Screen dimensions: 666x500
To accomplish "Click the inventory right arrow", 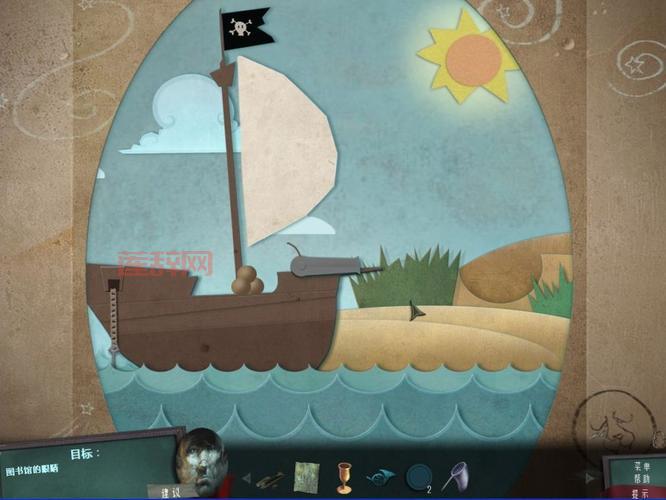I will [591, 479].
